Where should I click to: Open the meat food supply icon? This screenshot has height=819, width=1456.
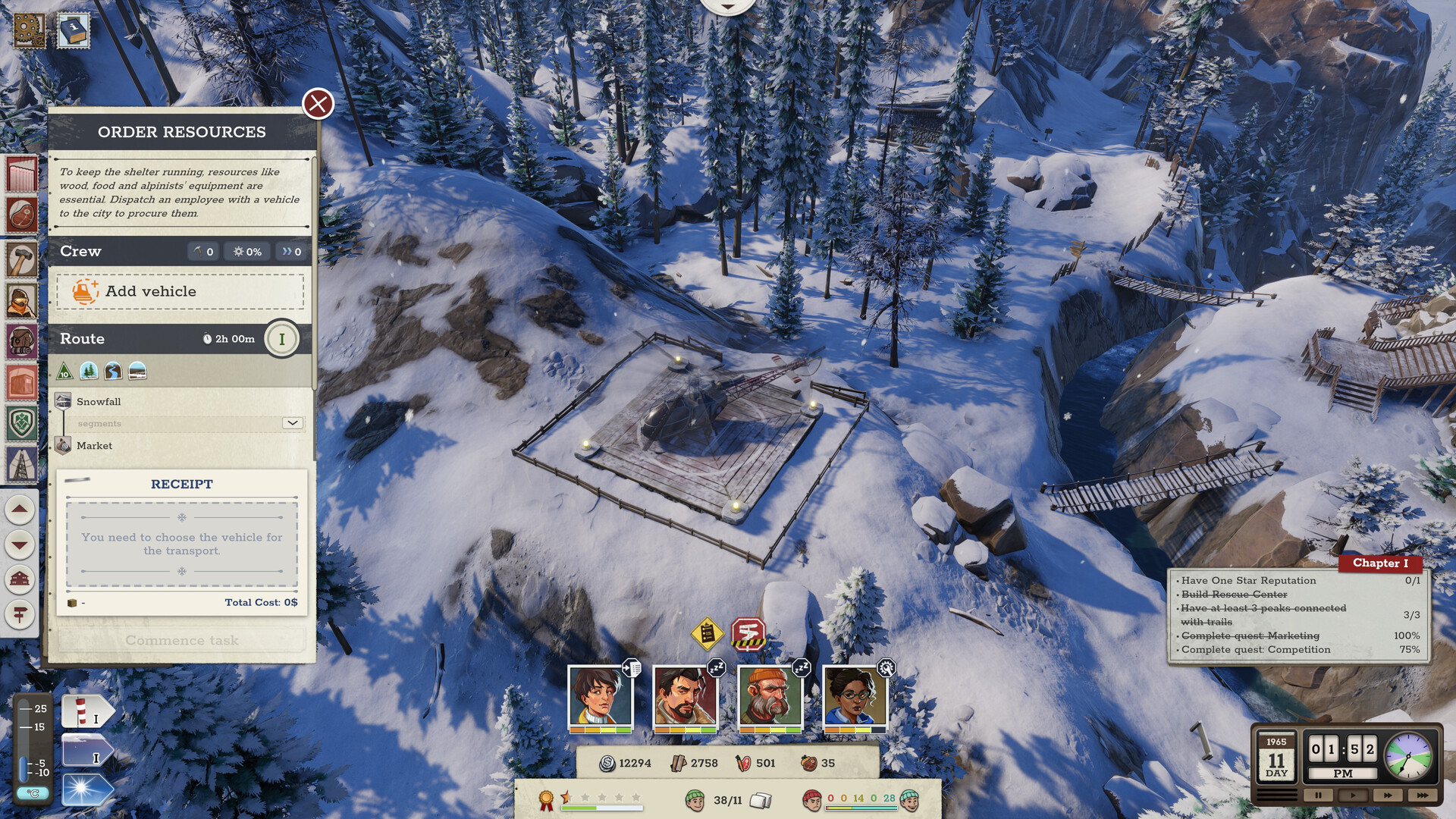(x=20, y=215)
